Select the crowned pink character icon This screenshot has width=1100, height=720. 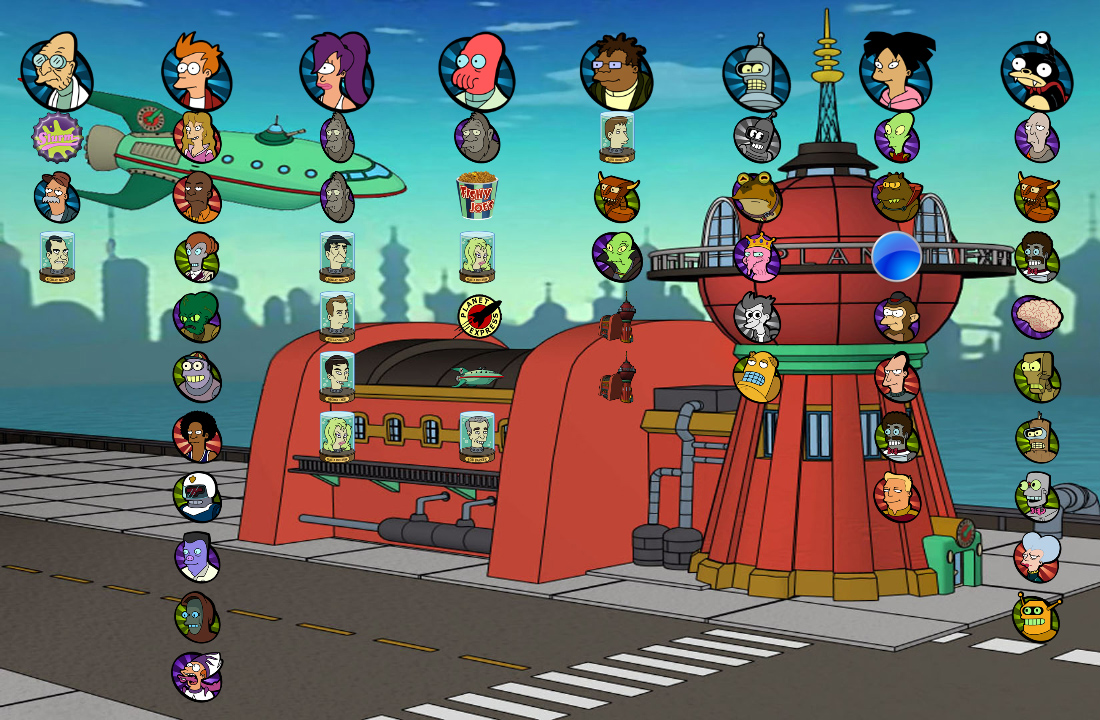[x=757, y=257]
